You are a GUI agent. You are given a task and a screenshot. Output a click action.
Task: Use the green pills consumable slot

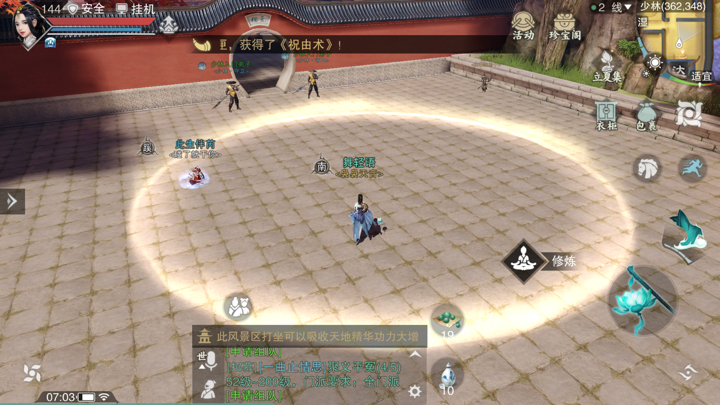[447, 322]
